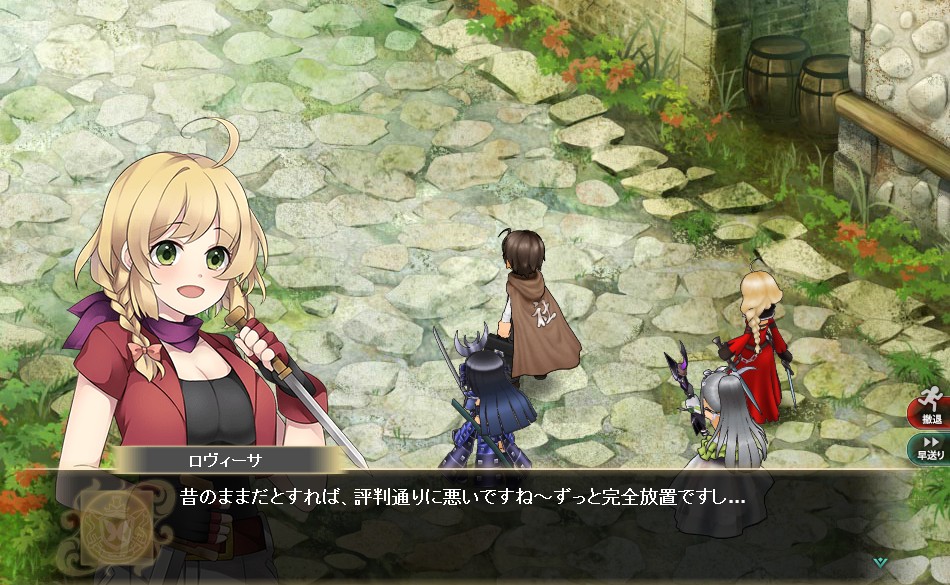Advance dialogue with the teal arrow indicator

tap(879, 562)
